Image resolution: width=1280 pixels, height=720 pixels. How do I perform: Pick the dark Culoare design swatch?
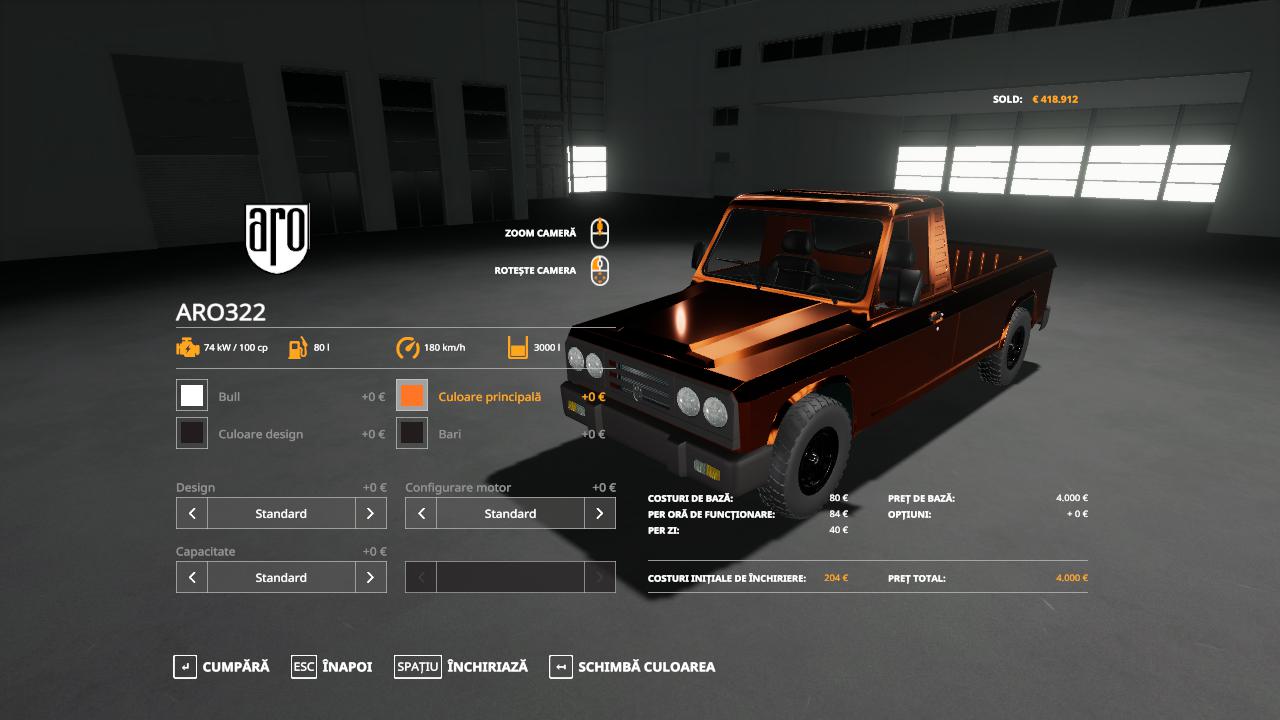[192, 433]
